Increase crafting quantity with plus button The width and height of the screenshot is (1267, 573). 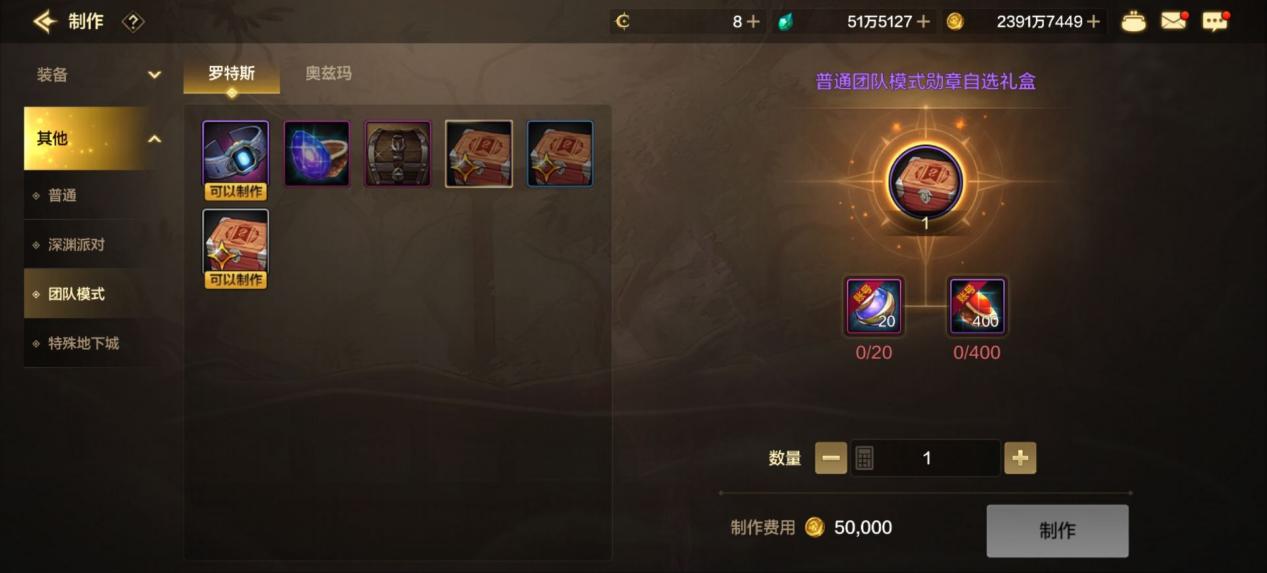click(x=1020, y=458)
